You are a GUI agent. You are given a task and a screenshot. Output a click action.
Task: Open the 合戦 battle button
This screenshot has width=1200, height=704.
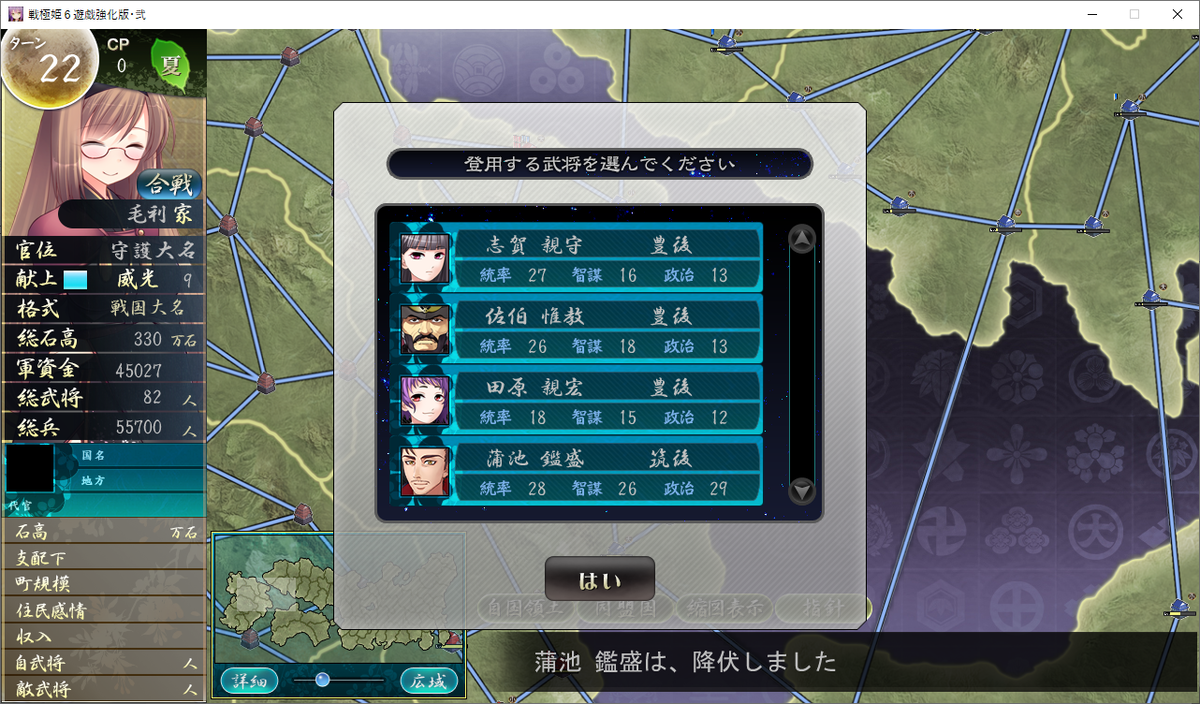tap(170, 185)
